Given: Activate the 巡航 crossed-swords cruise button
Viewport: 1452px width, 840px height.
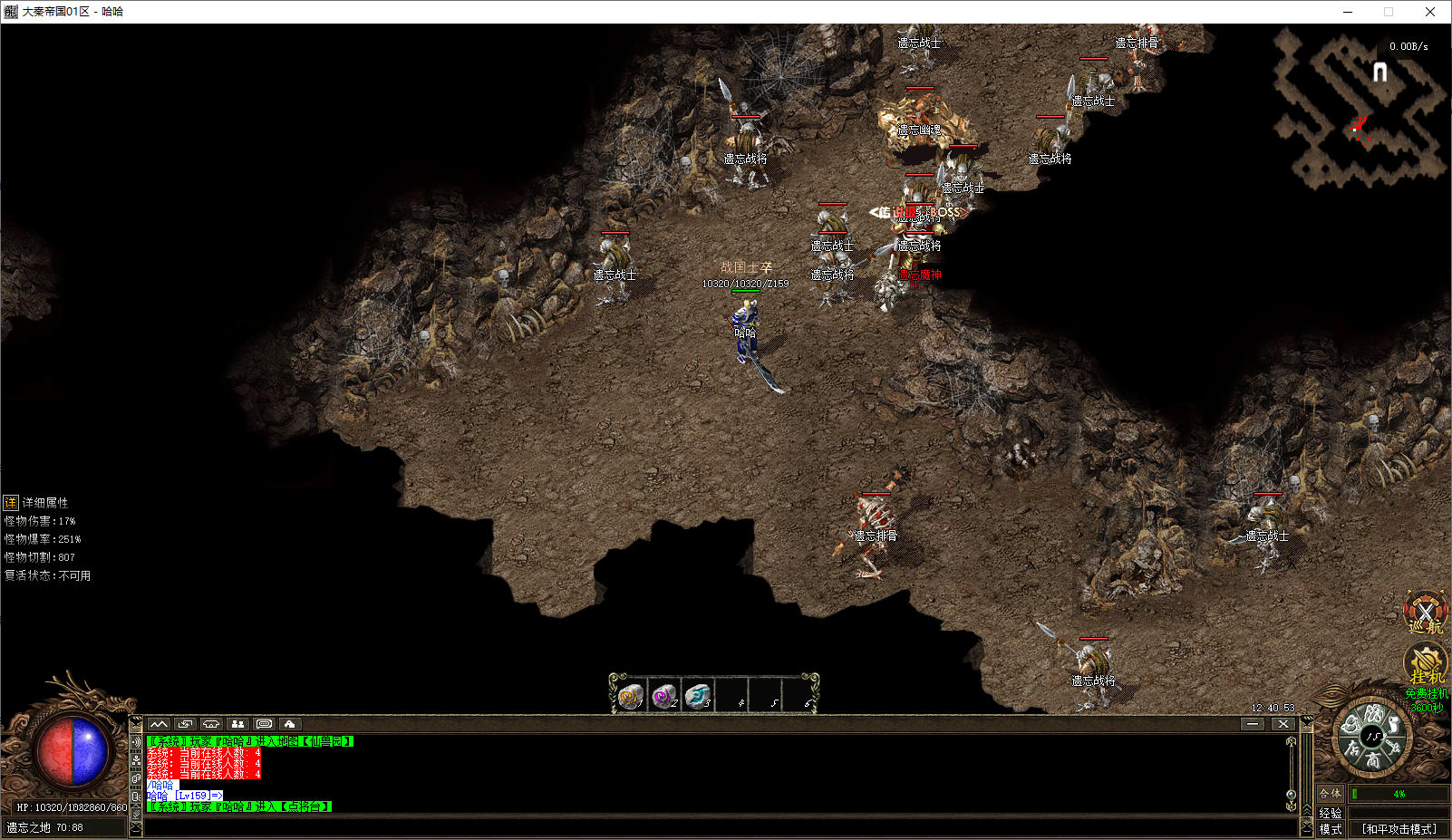Looking at the screenshot, I should click(x=1425, y=613).
